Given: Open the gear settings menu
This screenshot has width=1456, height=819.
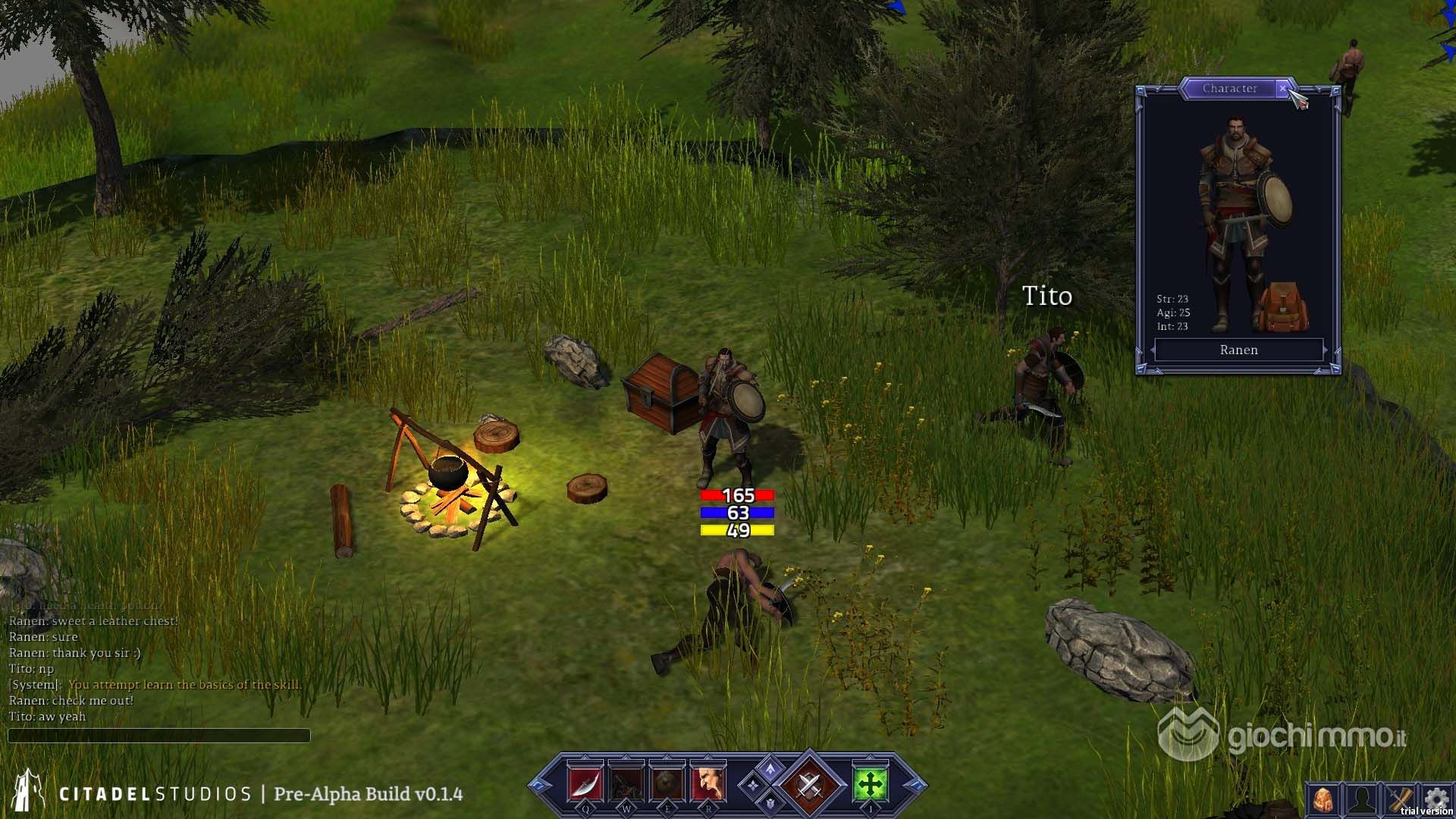Looking at the screenshot, I should pos(1436,798).
